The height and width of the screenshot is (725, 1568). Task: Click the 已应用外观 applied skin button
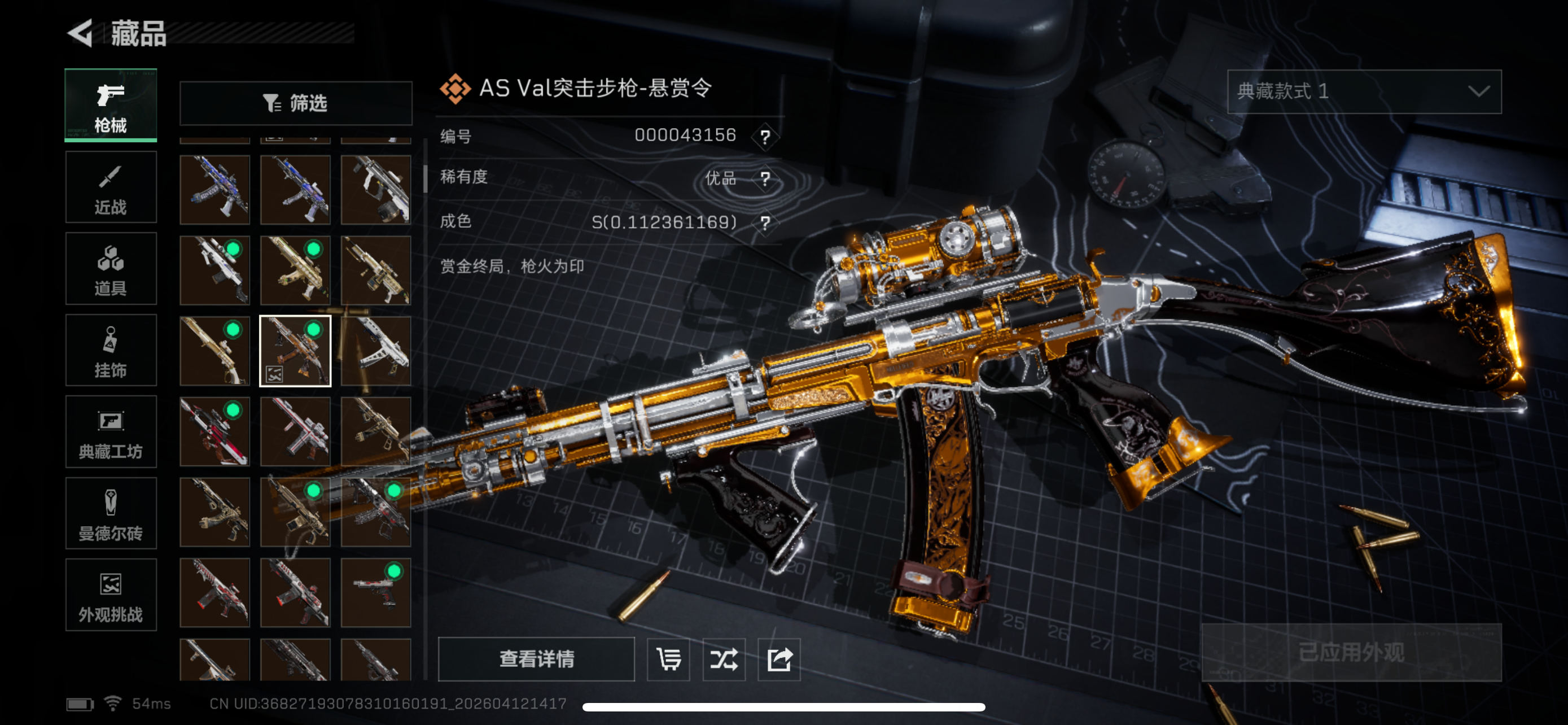[1351, 653]
